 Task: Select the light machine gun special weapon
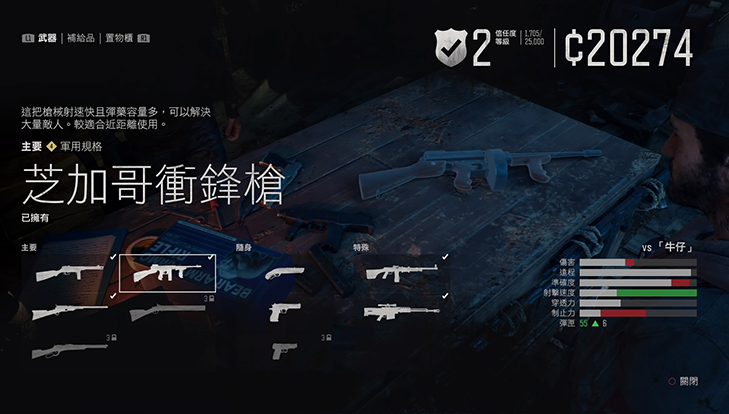401,272
